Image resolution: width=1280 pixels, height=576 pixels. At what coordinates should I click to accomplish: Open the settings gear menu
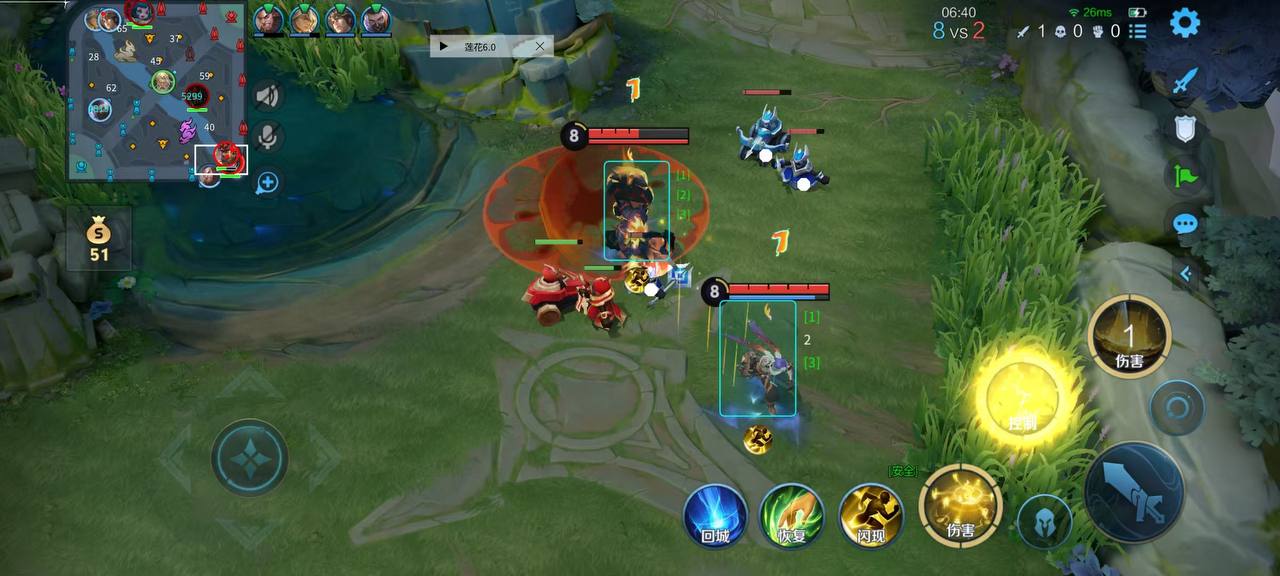click(1185, 22)
